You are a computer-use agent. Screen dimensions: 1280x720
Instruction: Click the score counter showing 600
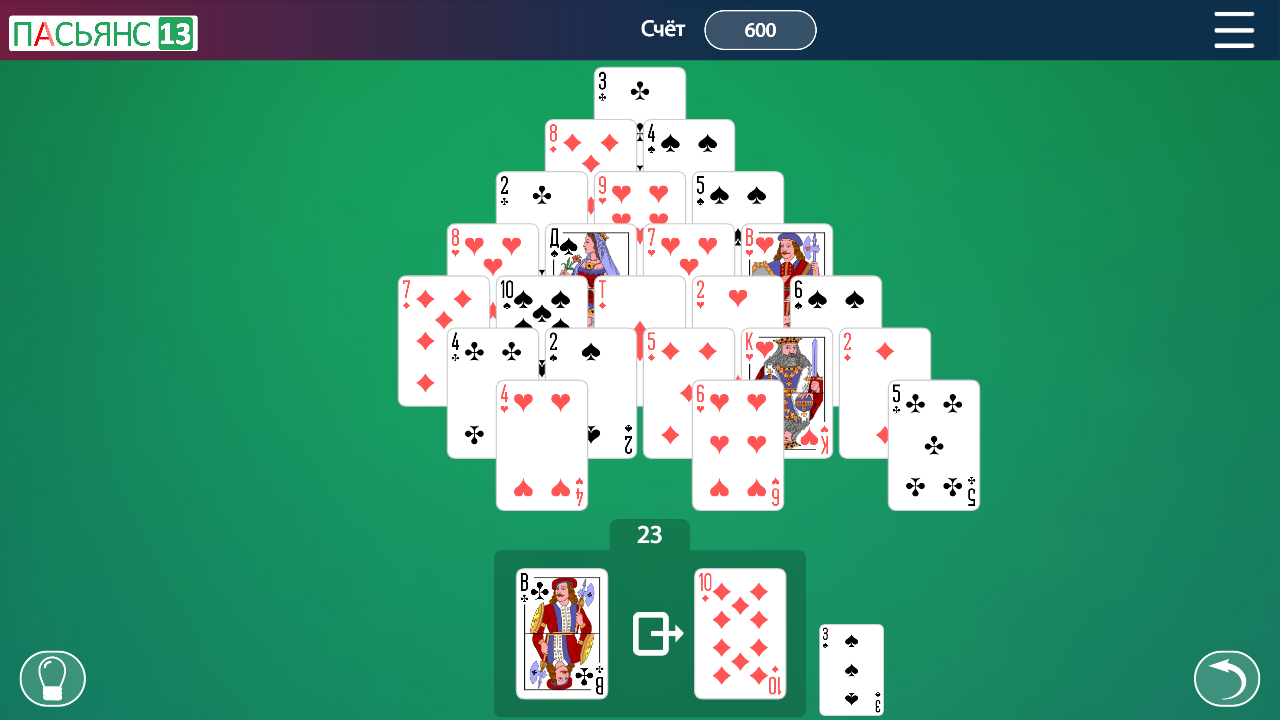pyautogui.click(x=760, y=30)
